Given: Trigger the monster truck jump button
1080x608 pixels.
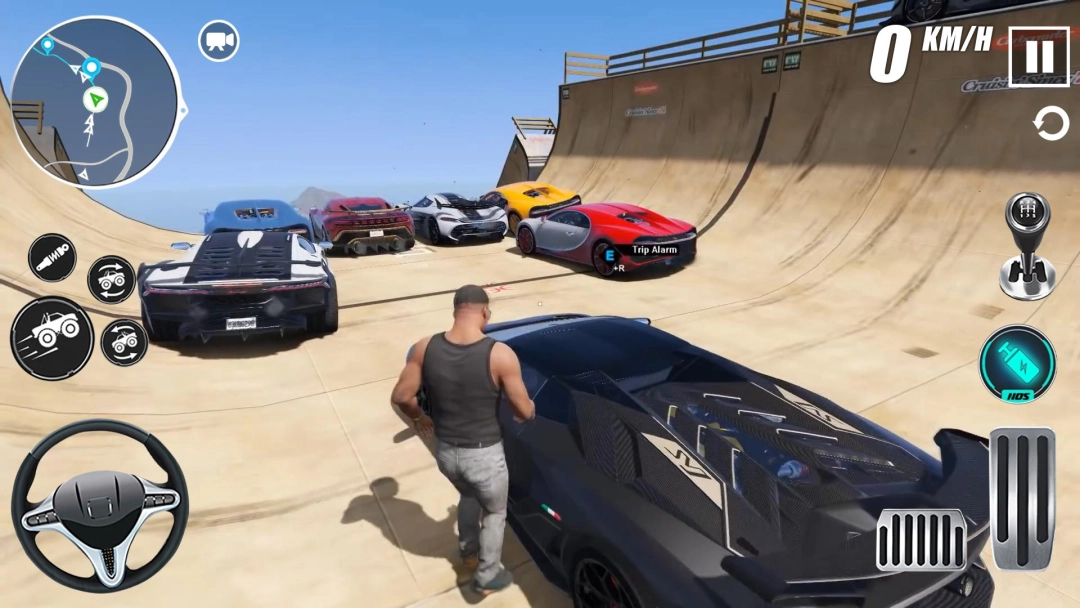Looking at the screenshot, I should point(52,338).
